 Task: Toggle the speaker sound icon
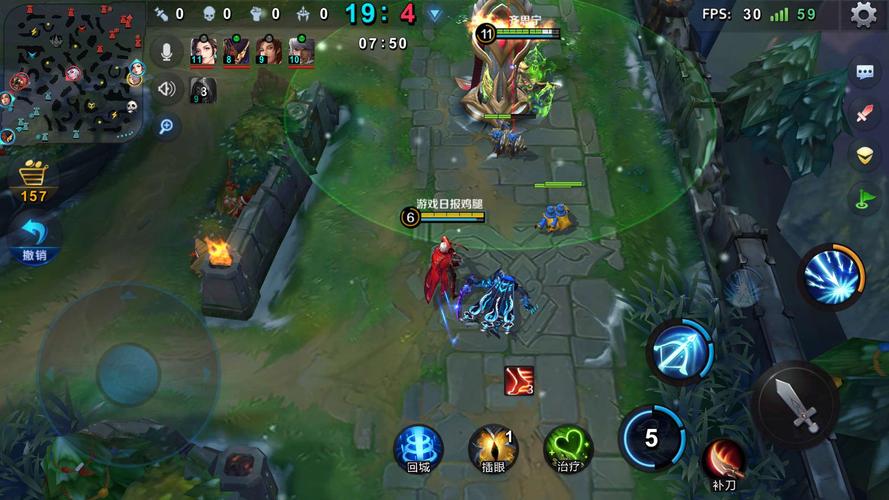(167, 89)
